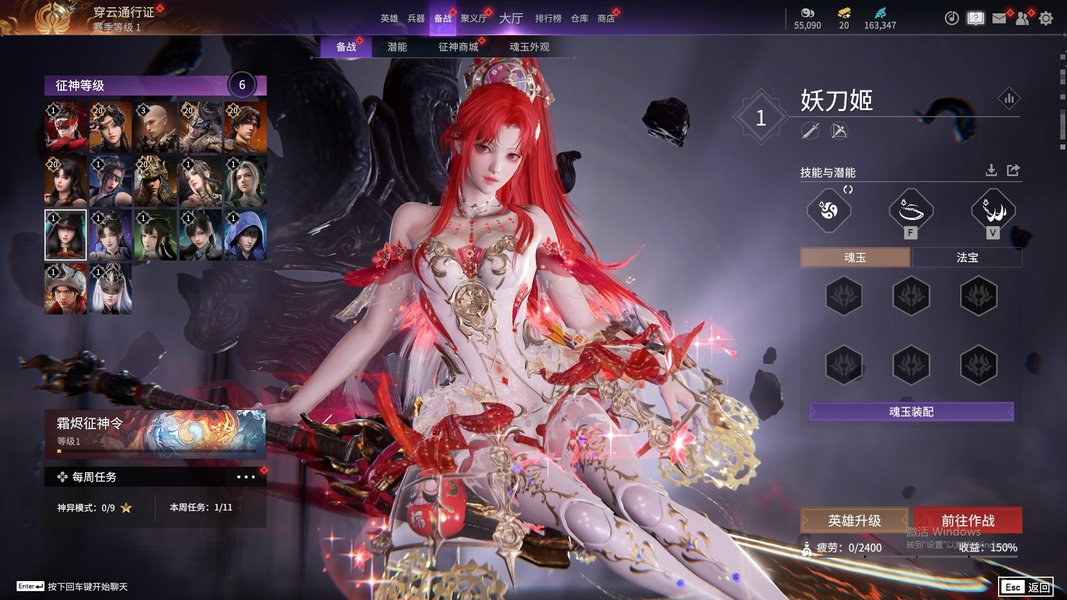Open the 排行榜 leaderboard
Image resolution: width=1067 pixels, height=600 pixels.
(x=548, y=18)
